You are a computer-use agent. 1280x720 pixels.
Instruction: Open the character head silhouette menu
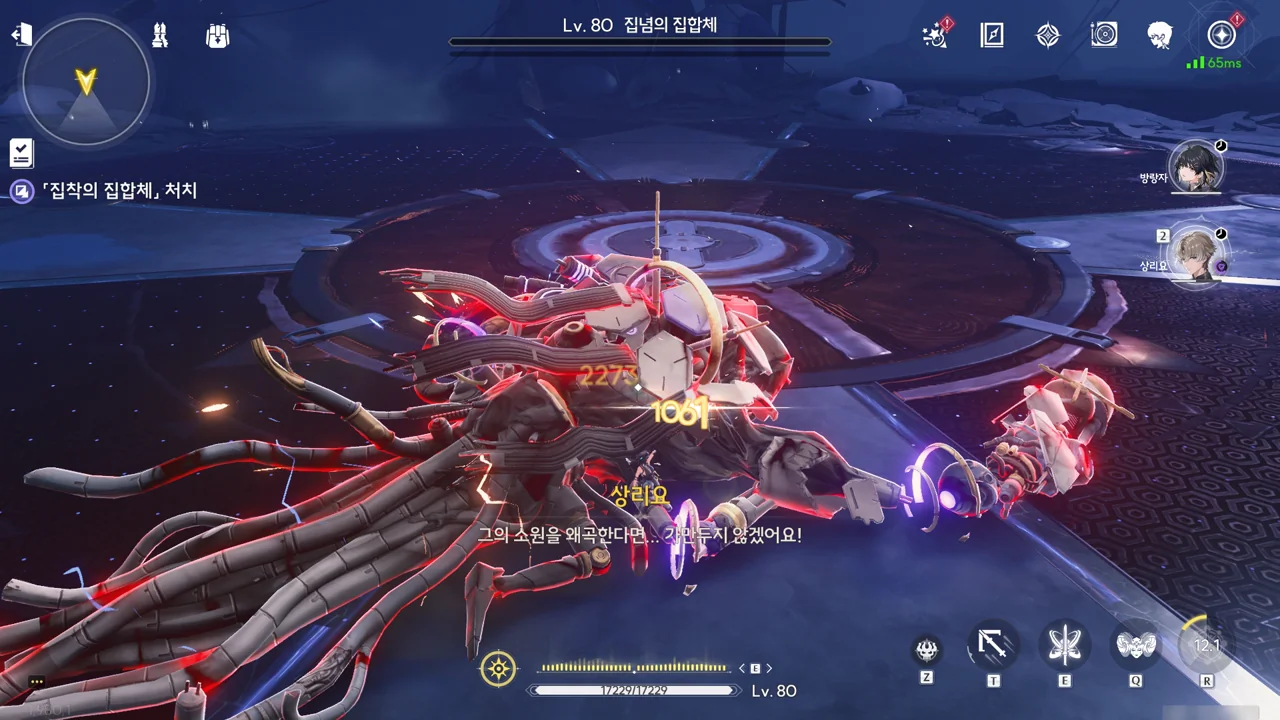1160,36
